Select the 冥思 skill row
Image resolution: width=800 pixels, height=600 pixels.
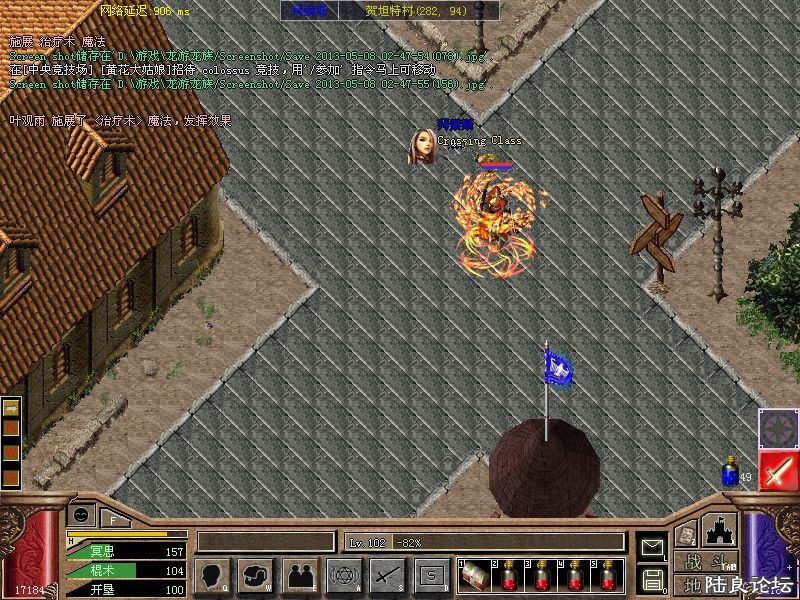pos(125,552)
